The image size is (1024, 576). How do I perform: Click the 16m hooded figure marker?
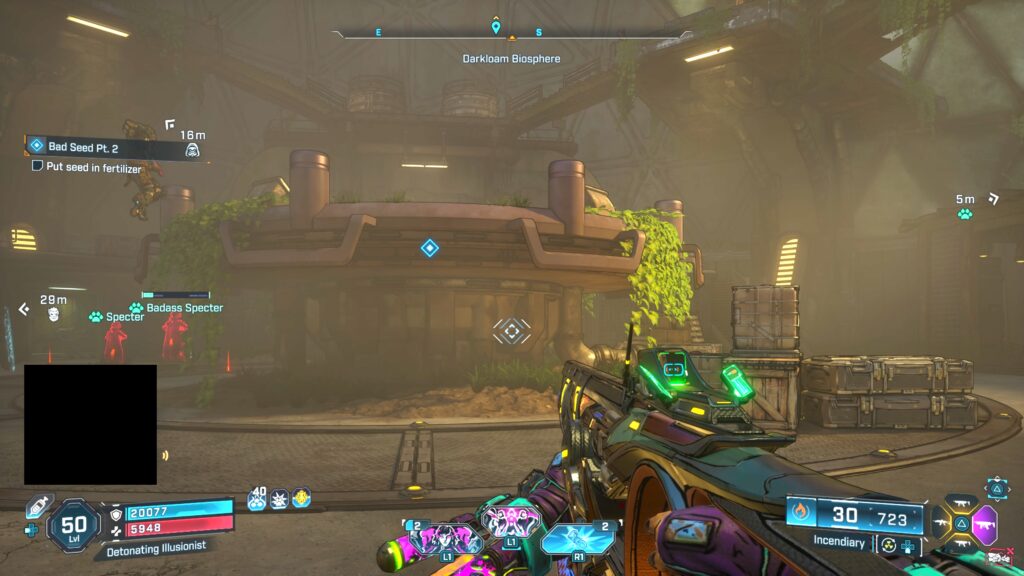[193, 150]
